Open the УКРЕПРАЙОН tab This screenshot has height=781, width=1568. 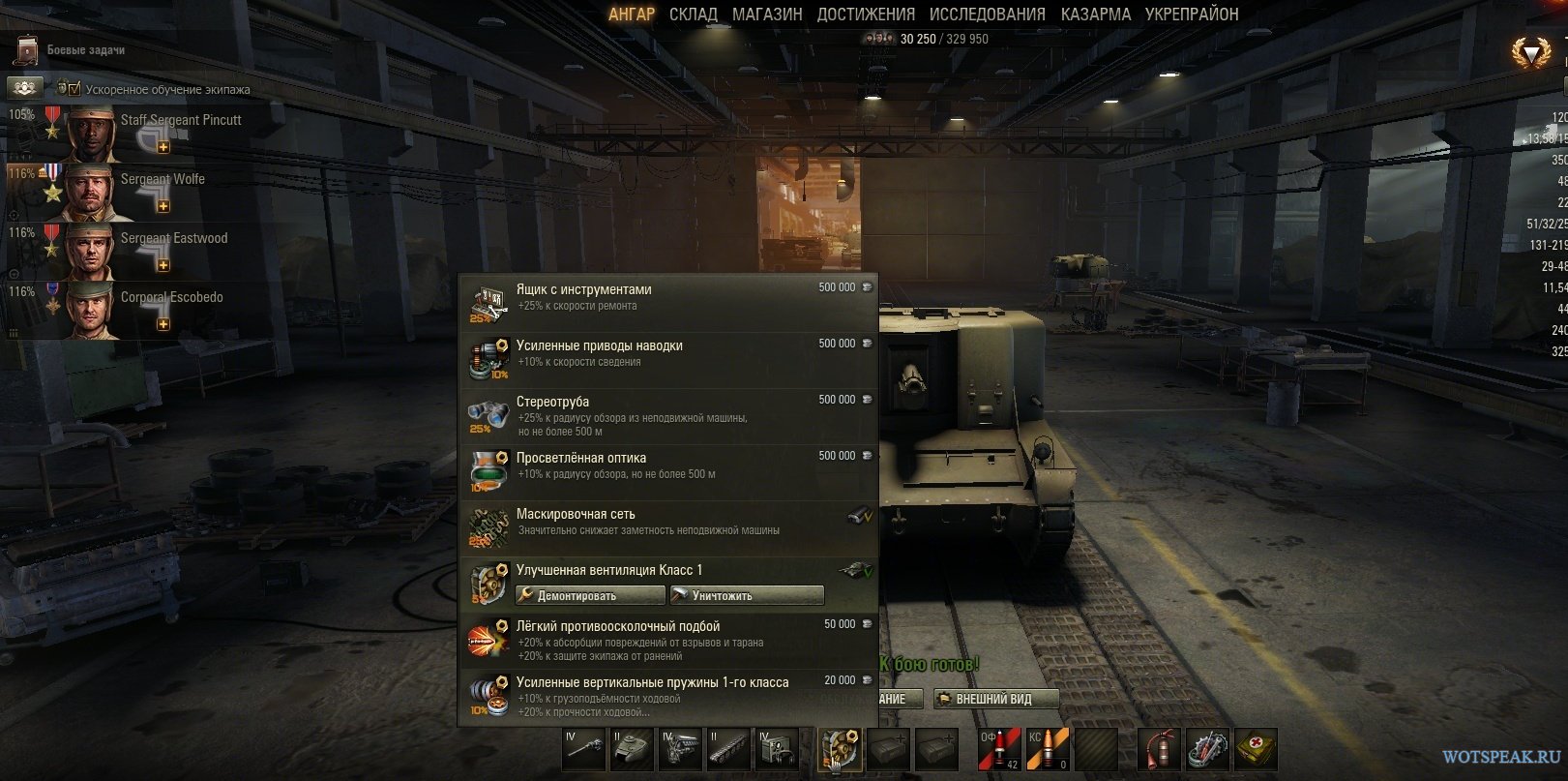click(x=1192, y=15)
